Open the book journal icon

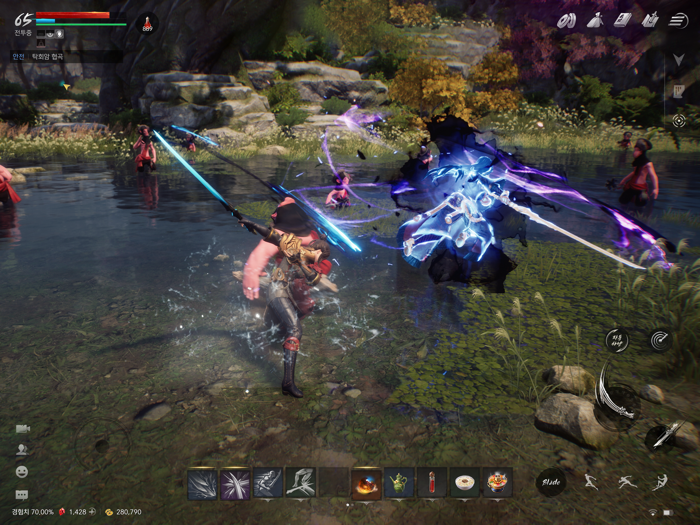pyautogui.click(x=622, y=19)
